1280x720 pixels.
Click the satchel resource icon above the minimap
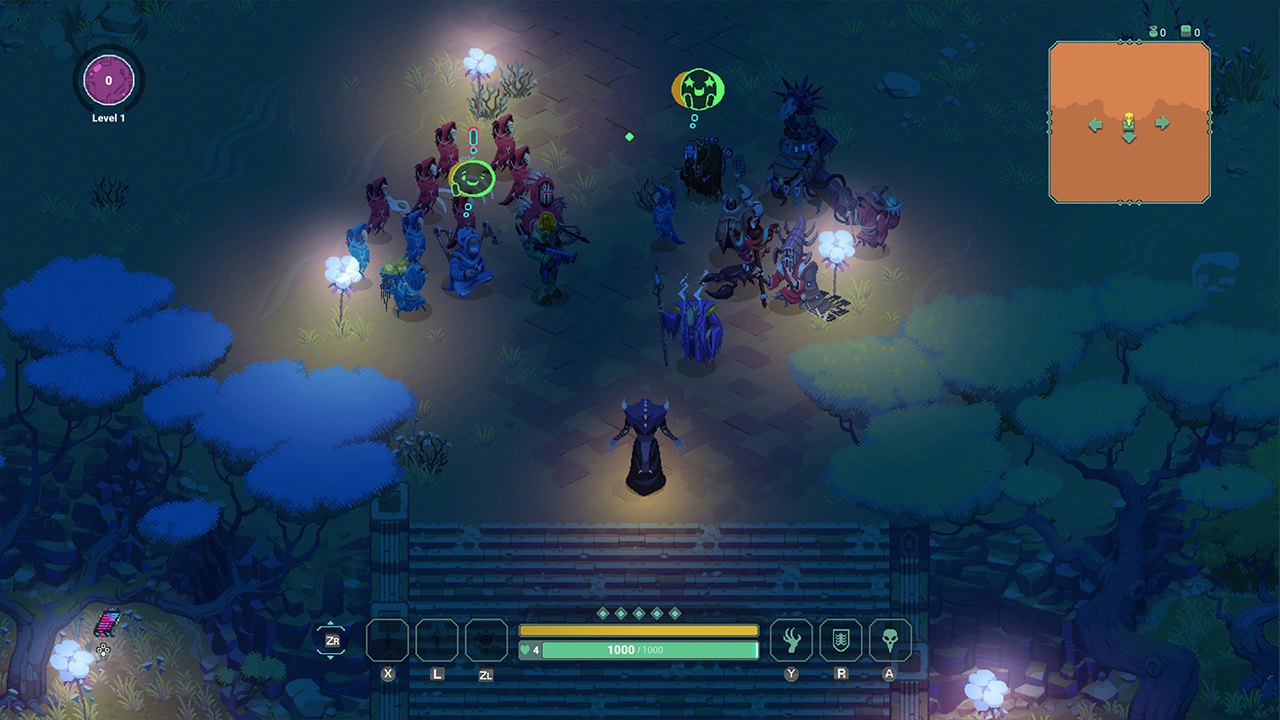(1185, 31)
